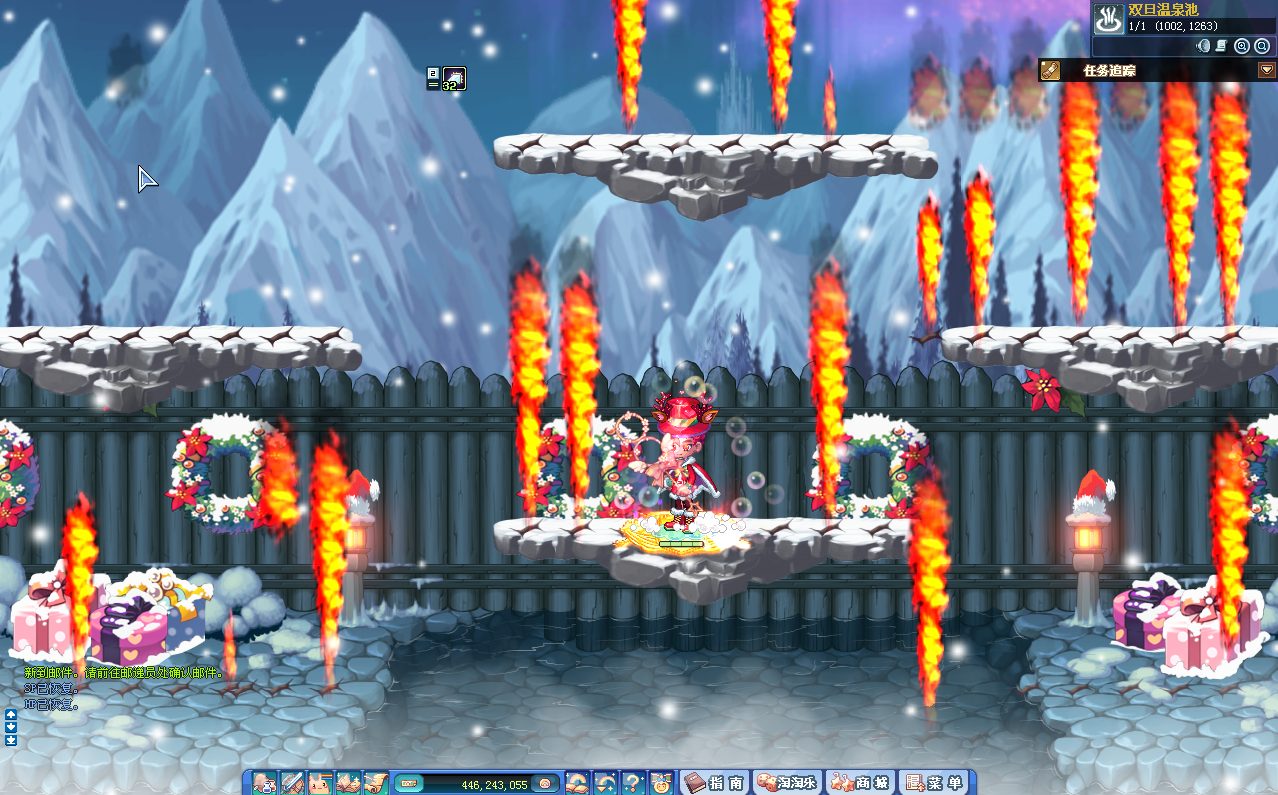Click the minimap plain magnifier button
This screenshot has height=795, width=1278.
[x=1262, y=46]
